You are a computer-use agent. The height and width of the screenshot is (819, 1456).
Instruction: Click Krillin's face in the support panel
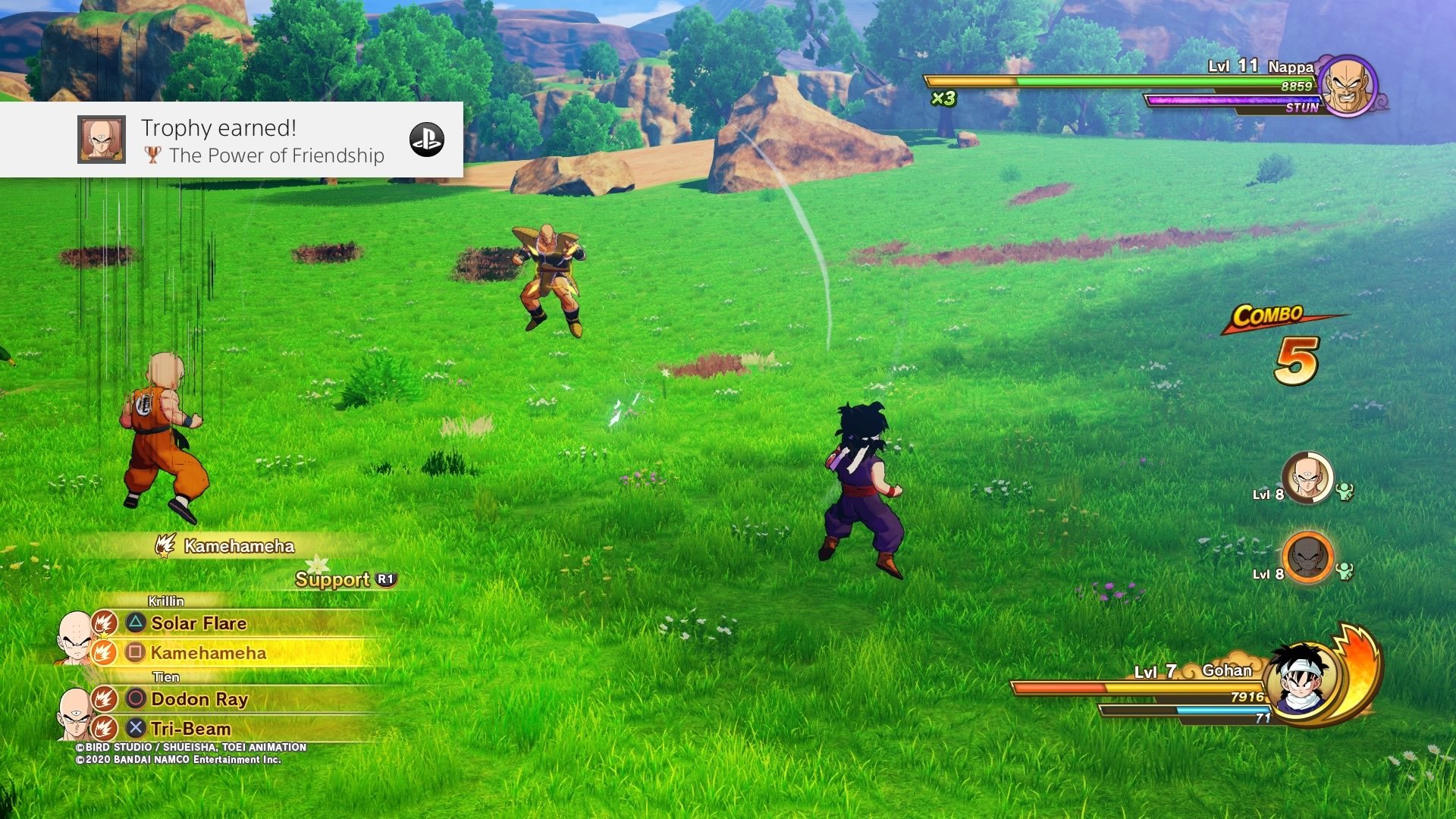pyautogui.click(x=74, y=637)
